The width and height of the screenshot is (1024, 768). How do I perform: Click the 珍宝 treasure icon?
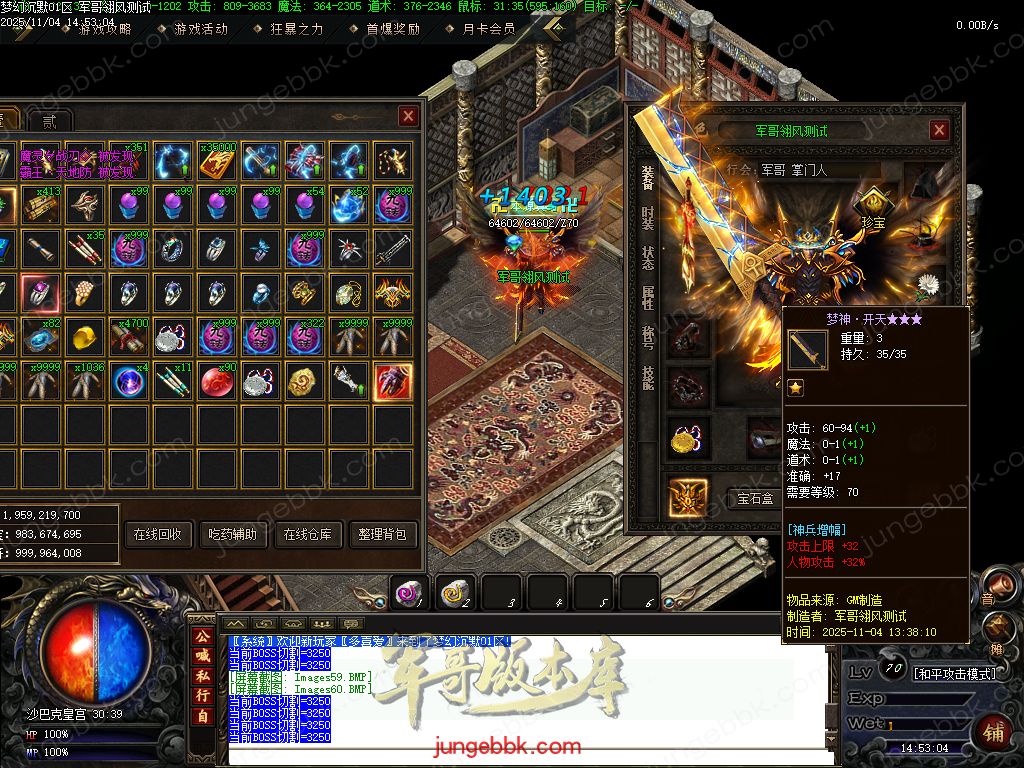(x=873, y=207)
